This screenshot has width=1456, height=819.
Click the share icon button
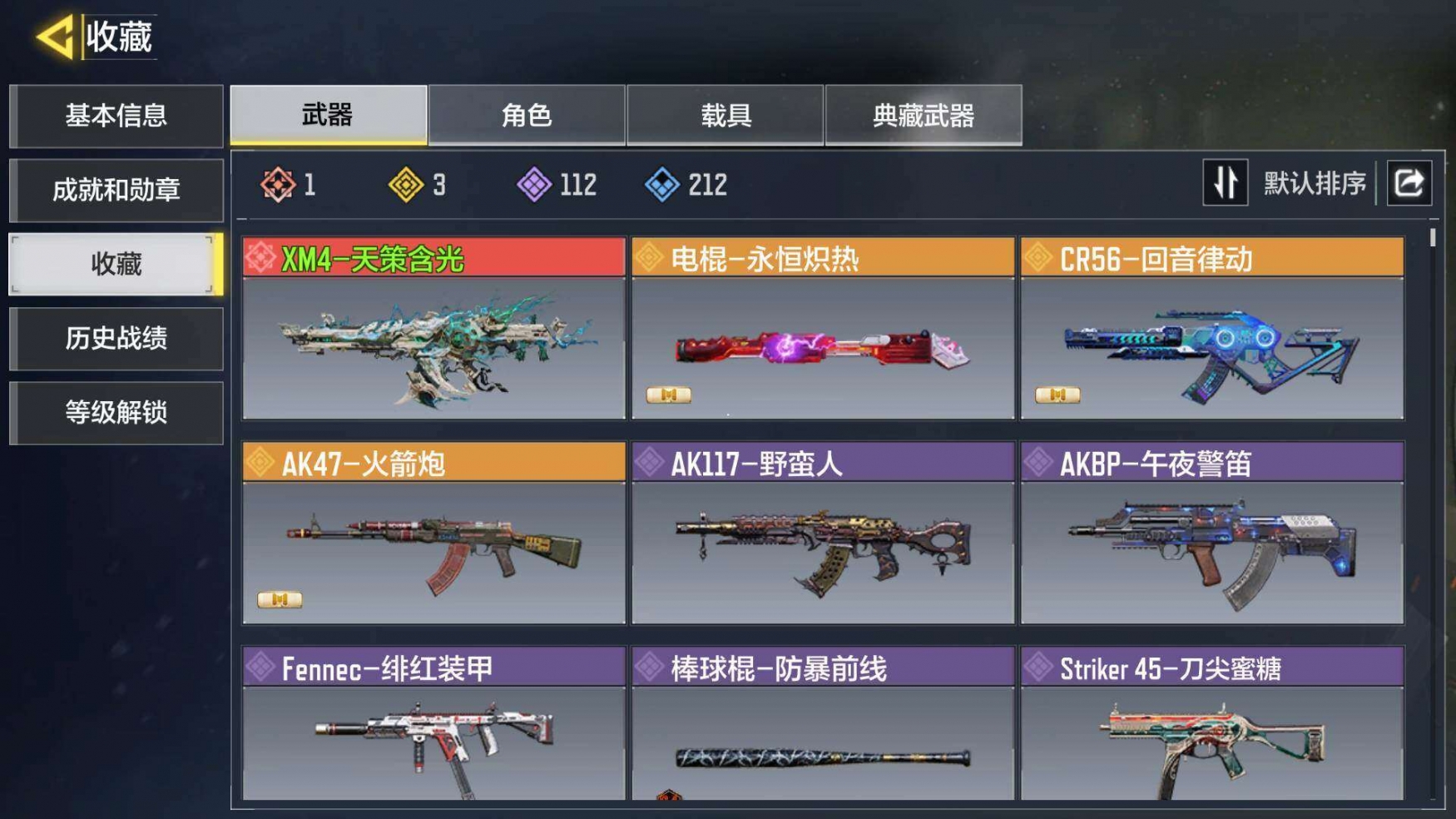pos(1409,182)
